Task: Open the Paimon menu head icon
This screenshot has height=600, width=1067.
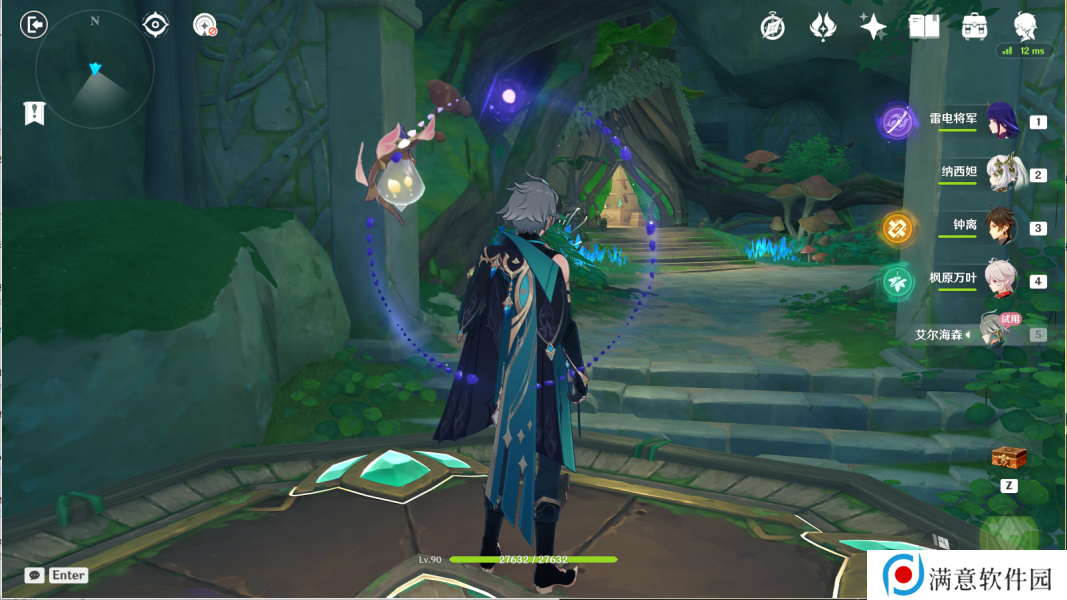Action: [1025, 26]
